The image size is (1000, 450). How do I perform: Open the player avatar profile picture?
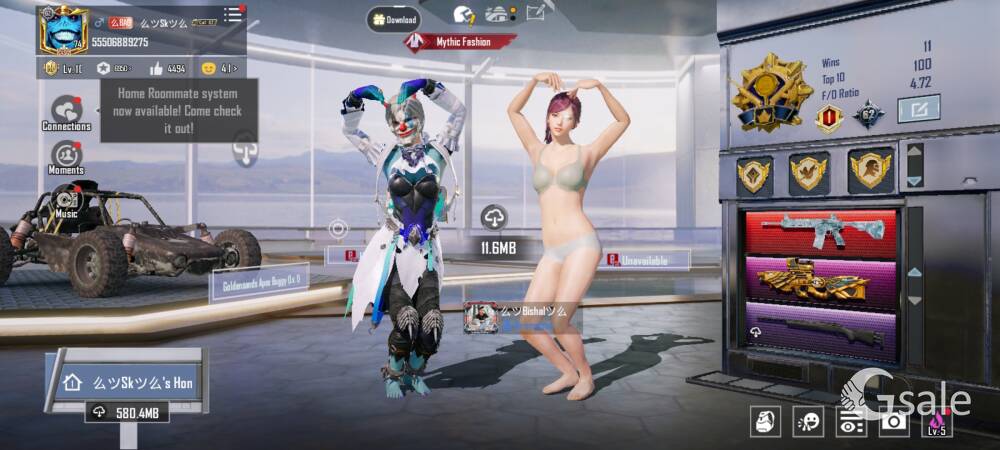coord(63,30)
